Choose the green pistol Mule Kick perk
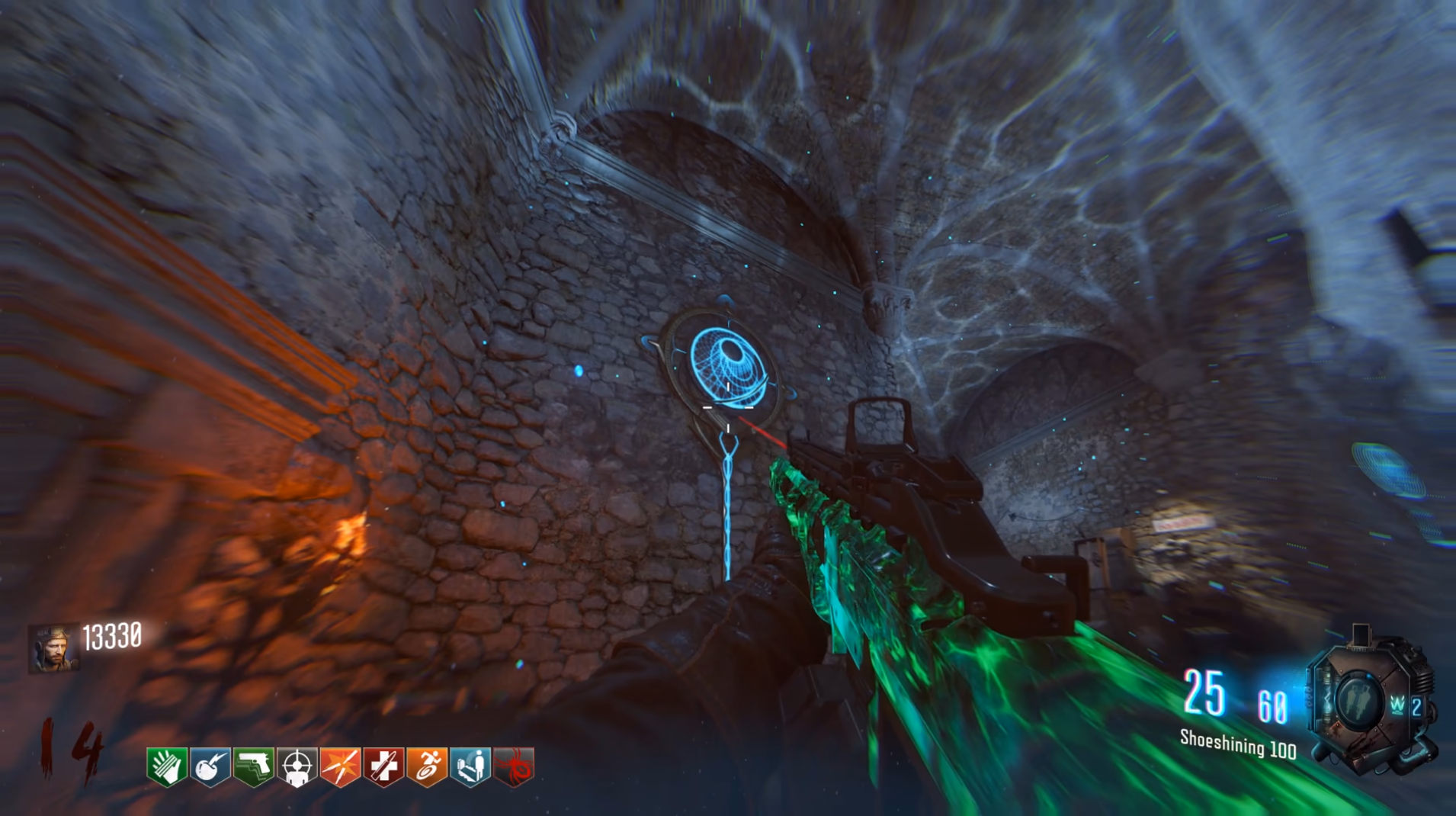This screenshot has width=1456, height=816. tap(254, 766)
